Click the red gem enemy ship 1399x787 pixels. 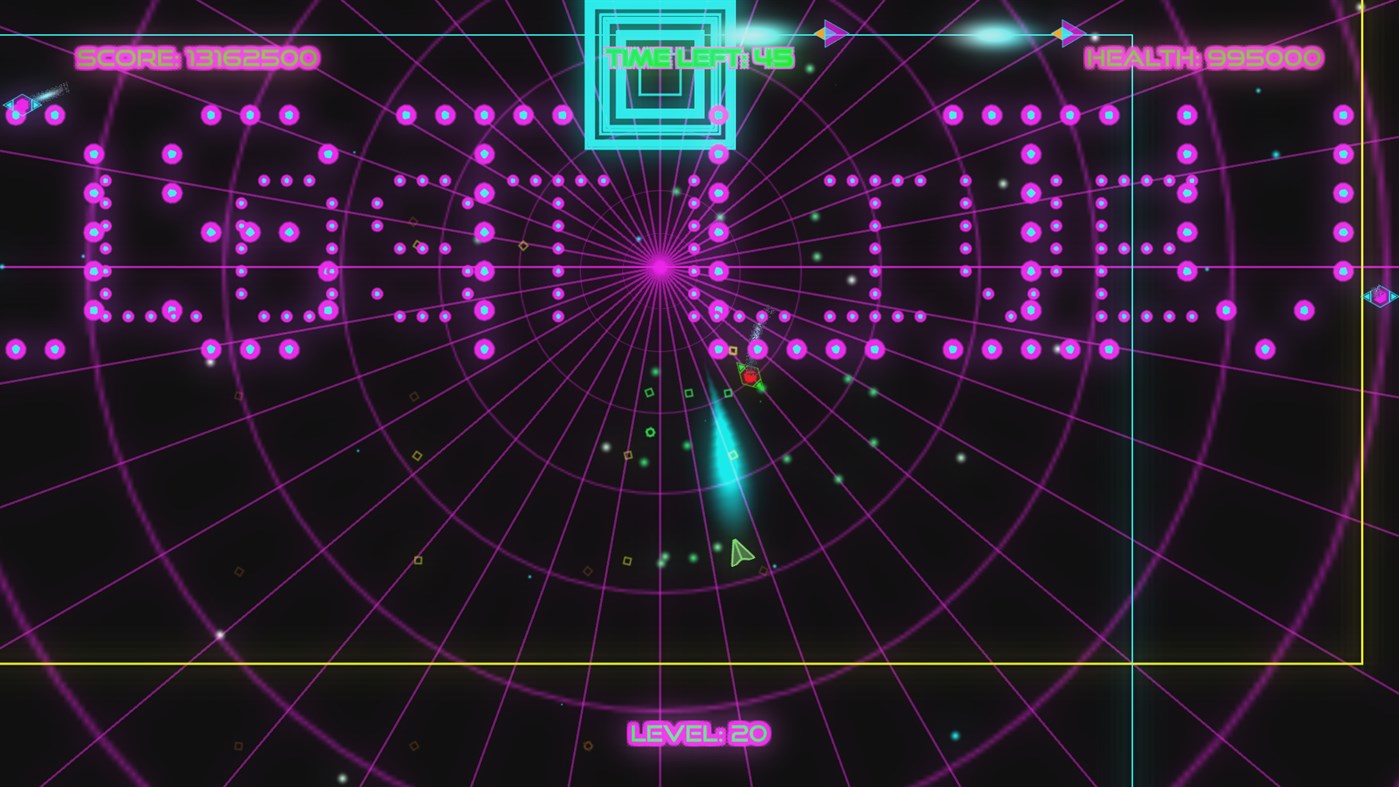click(748, 378)
